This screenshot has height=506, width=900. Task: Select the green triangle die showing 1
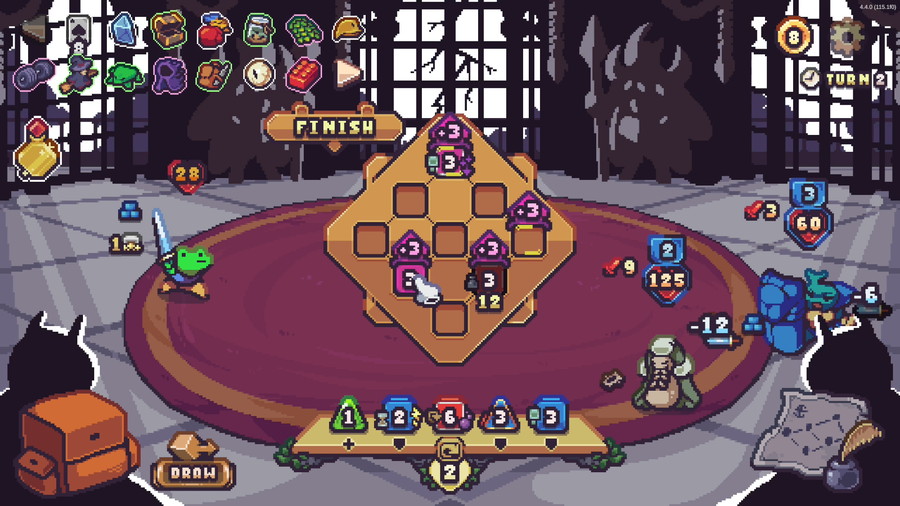point(348,414)
